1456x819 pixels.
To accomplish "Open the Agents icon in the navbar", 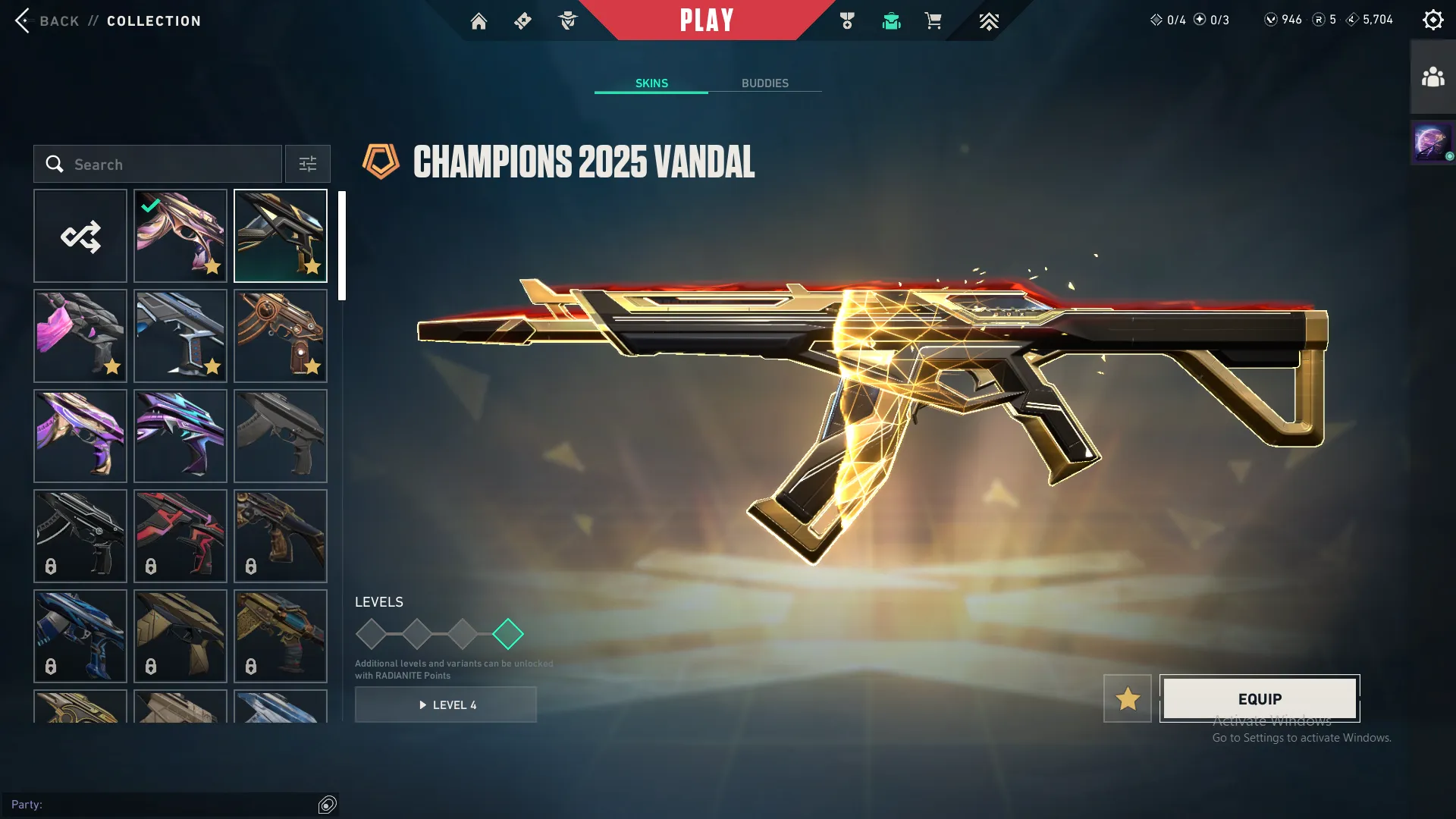I will 567,21.
